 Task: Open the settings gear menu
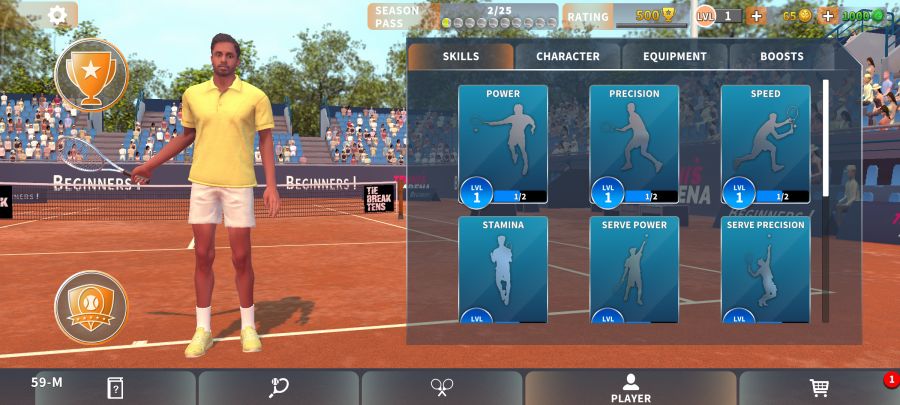click(58, 15)
